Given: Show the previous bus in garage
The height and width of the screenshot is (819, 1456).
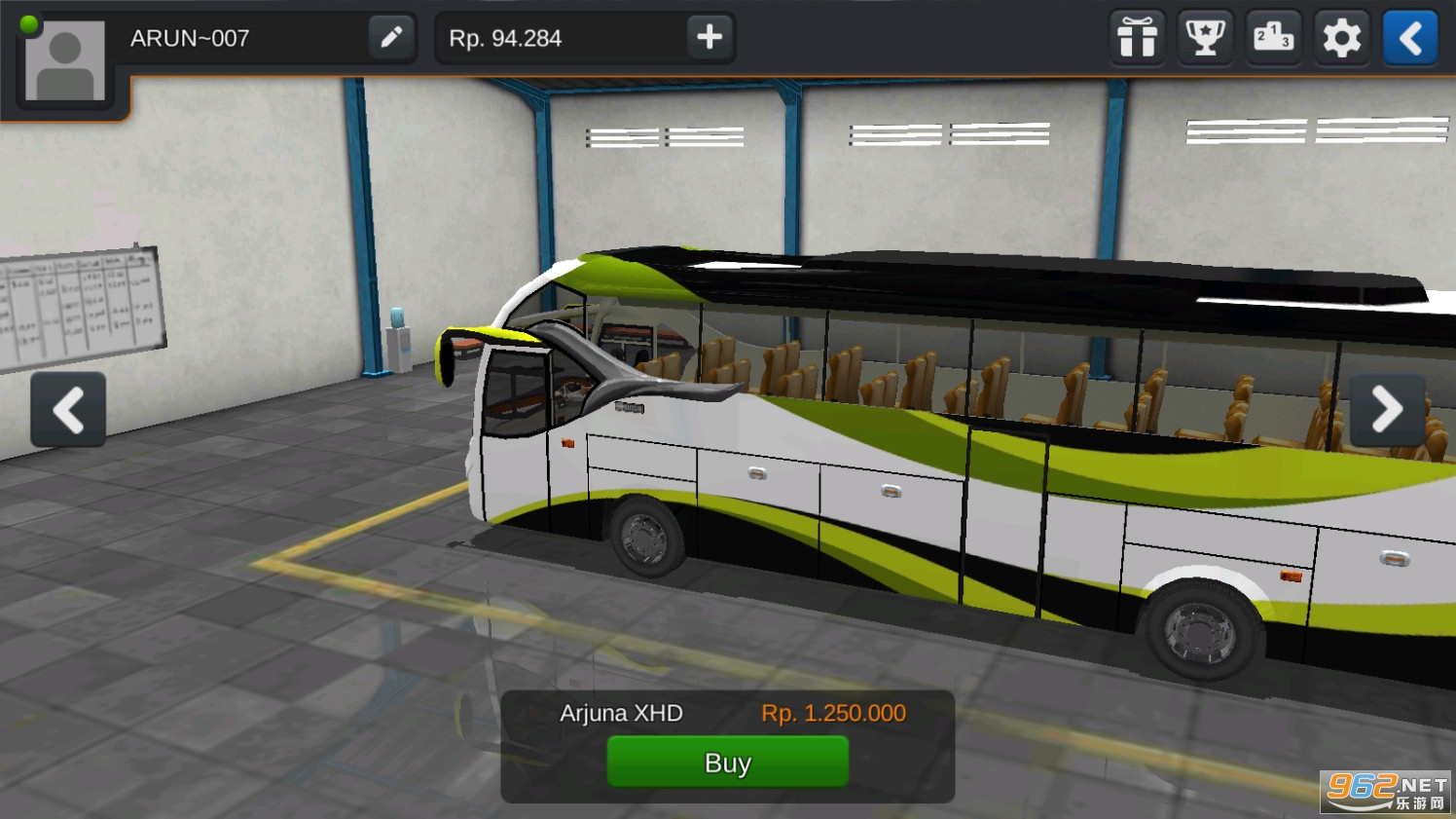Looking at the screenshot, I should point(68,409).
